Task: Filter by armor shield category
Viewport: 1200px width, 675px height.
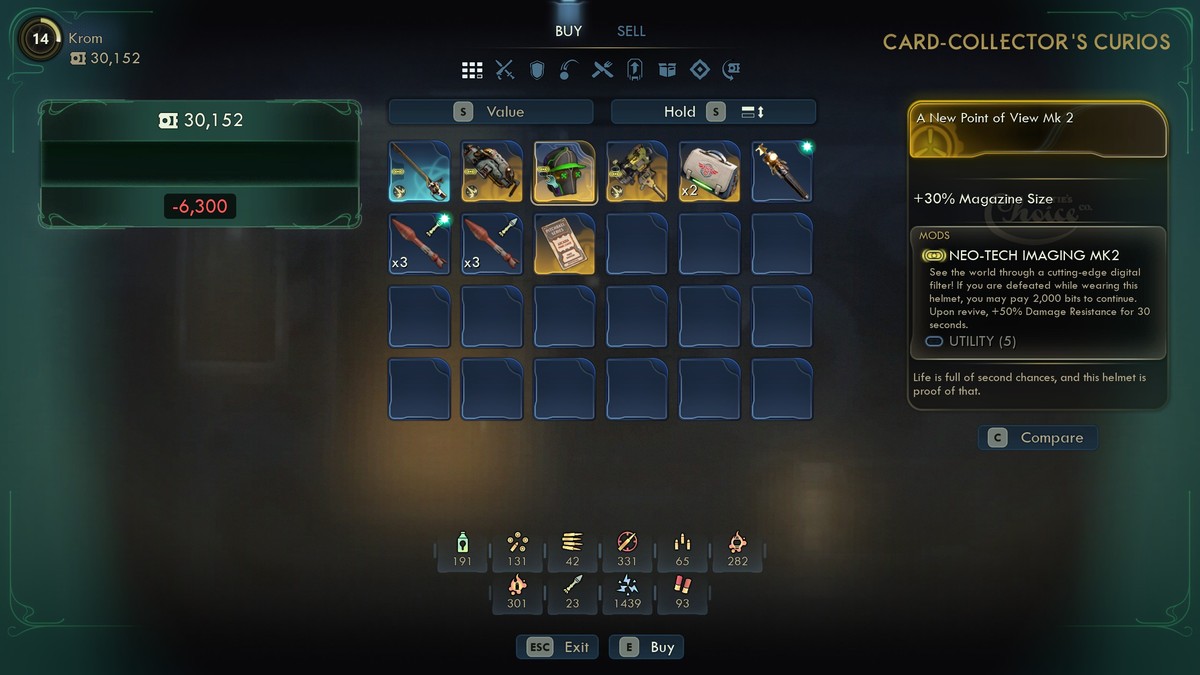Action: (x=537, y=70)
